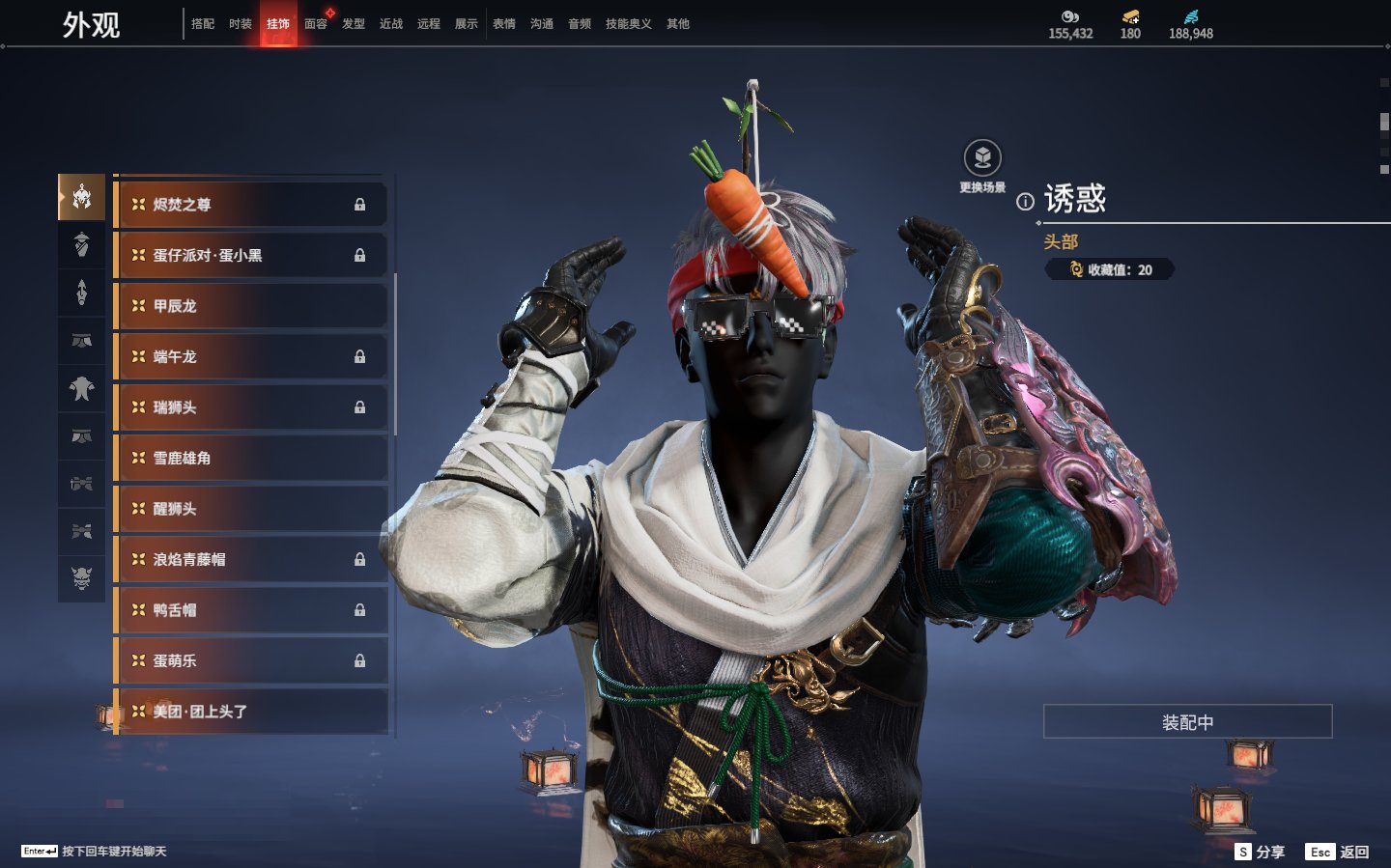Select the oni mask category icon
The height and width of the screenshot is (868, 1391).
pos(82,578)
